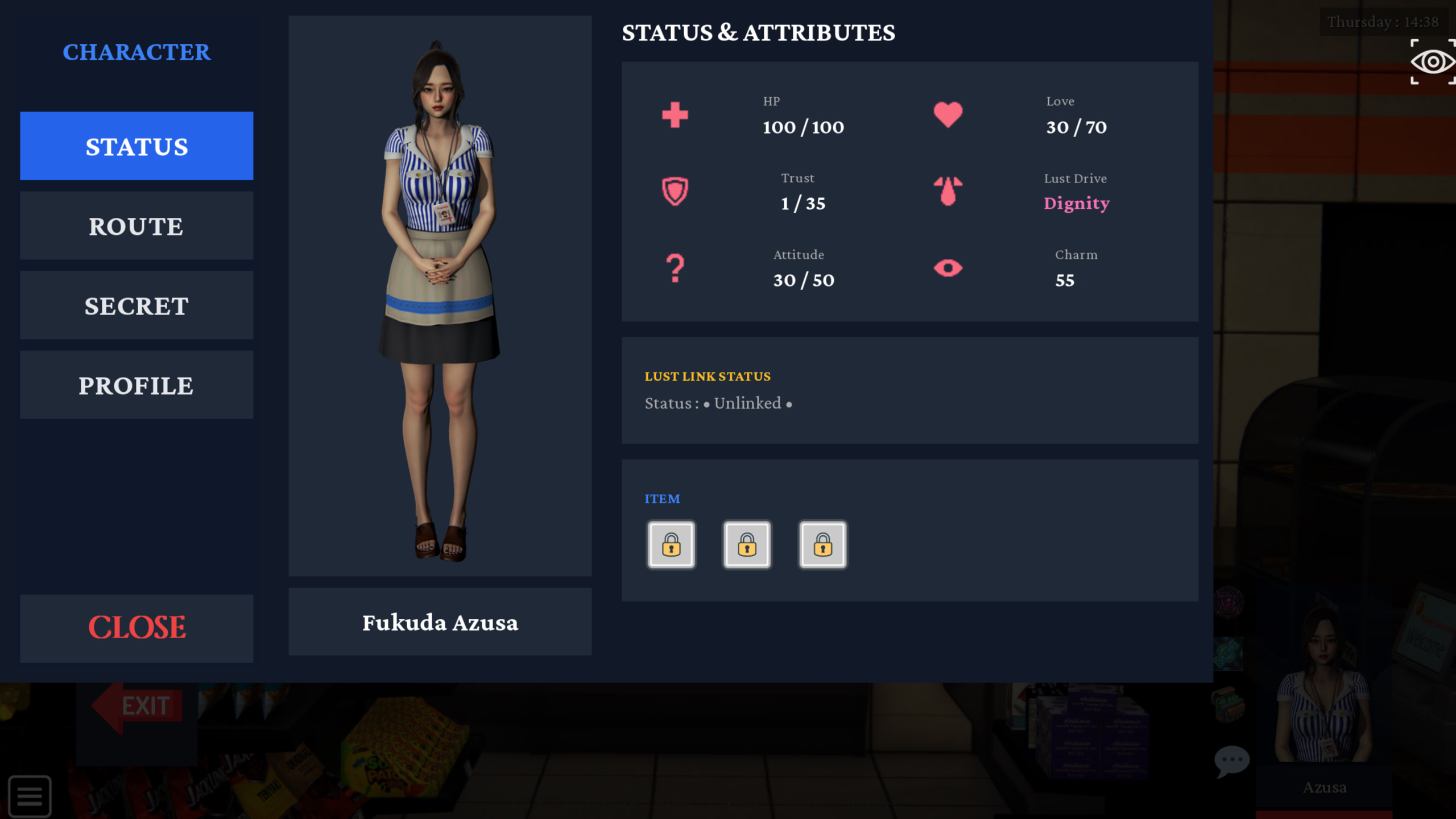1456x819 pixels.
Task: Switch to the ROUTE tab
Action: pyautogui.click(x=136, y=226)
